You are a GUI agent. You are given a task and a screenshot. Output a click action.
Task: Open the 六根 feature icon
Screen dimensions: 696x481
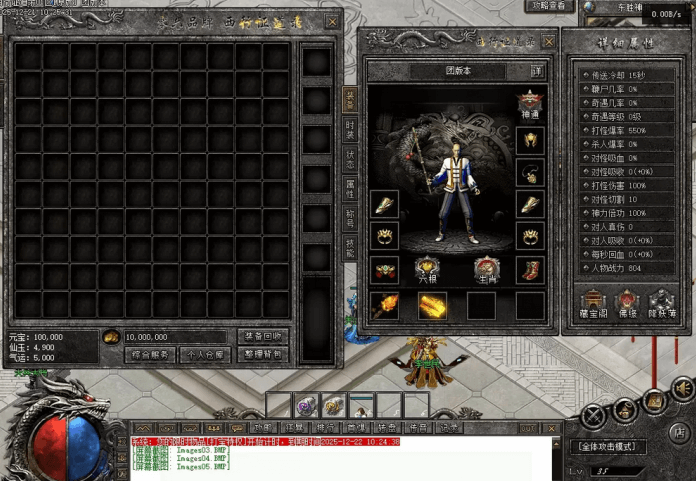[427, 270]
